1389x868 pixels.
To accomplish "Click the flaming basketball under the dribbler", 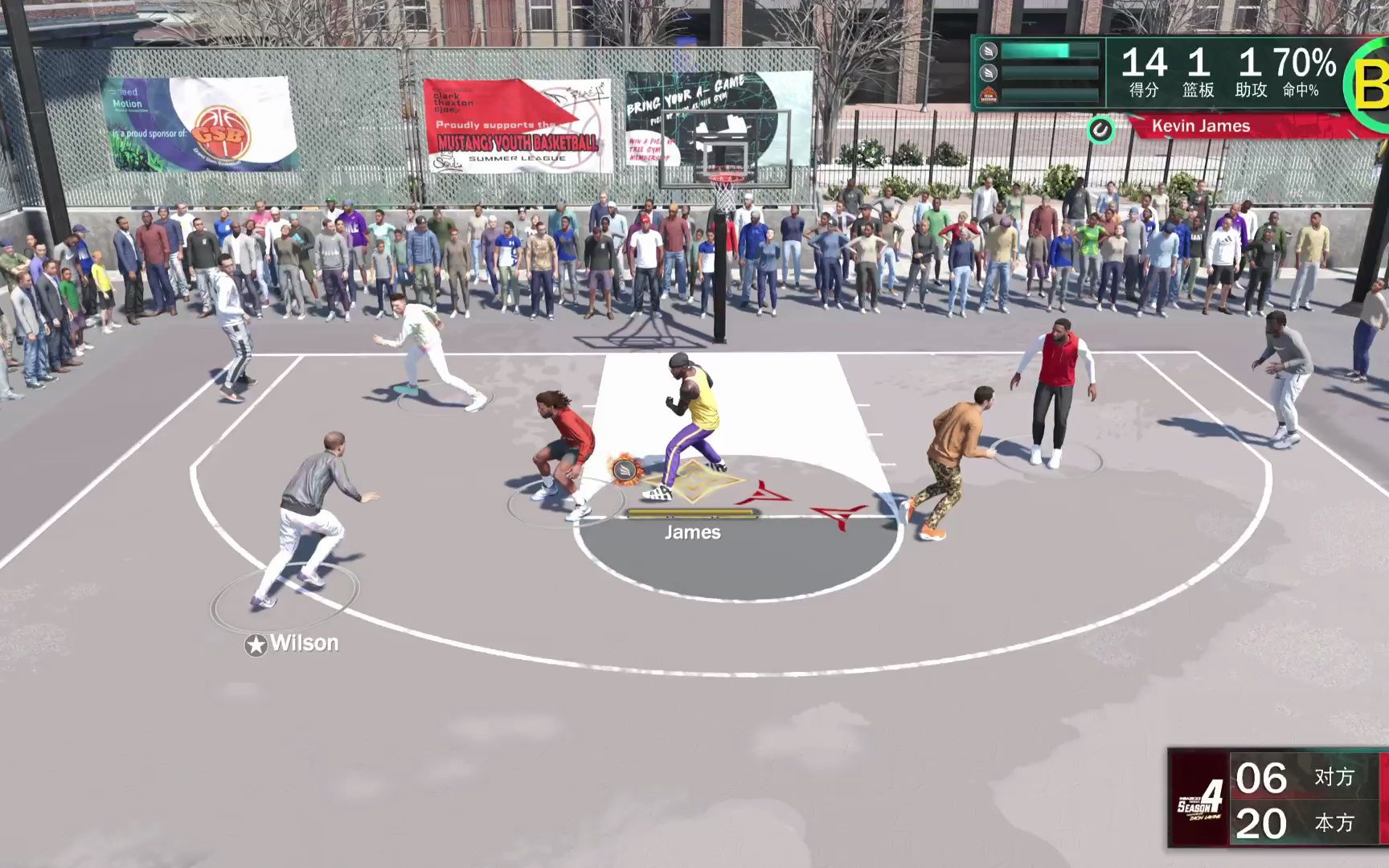I will (624, 471).
